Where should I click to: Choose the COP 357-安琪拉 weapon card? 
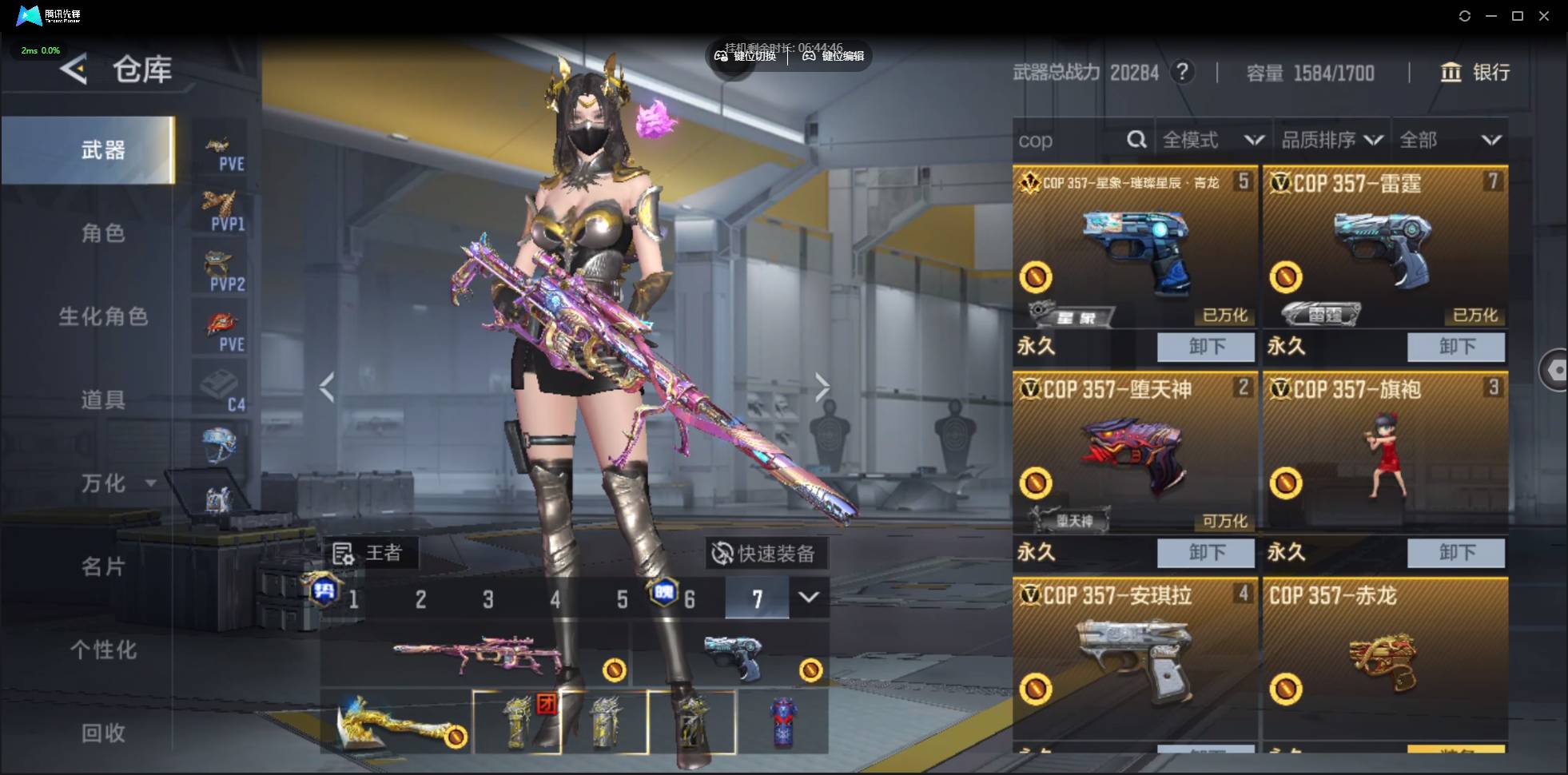(x=1135, y=659)
